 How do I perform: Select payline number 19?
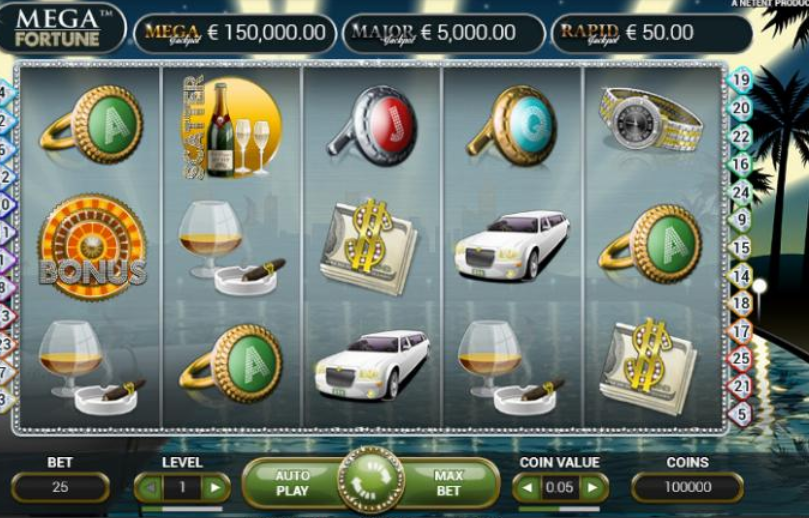(x=740, y=80)
